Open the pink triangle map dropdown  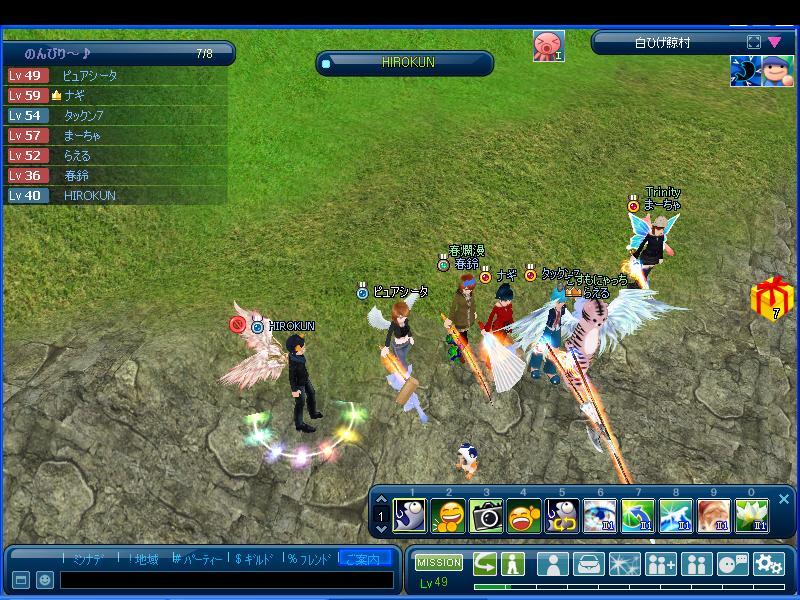[x=775, y=43]
